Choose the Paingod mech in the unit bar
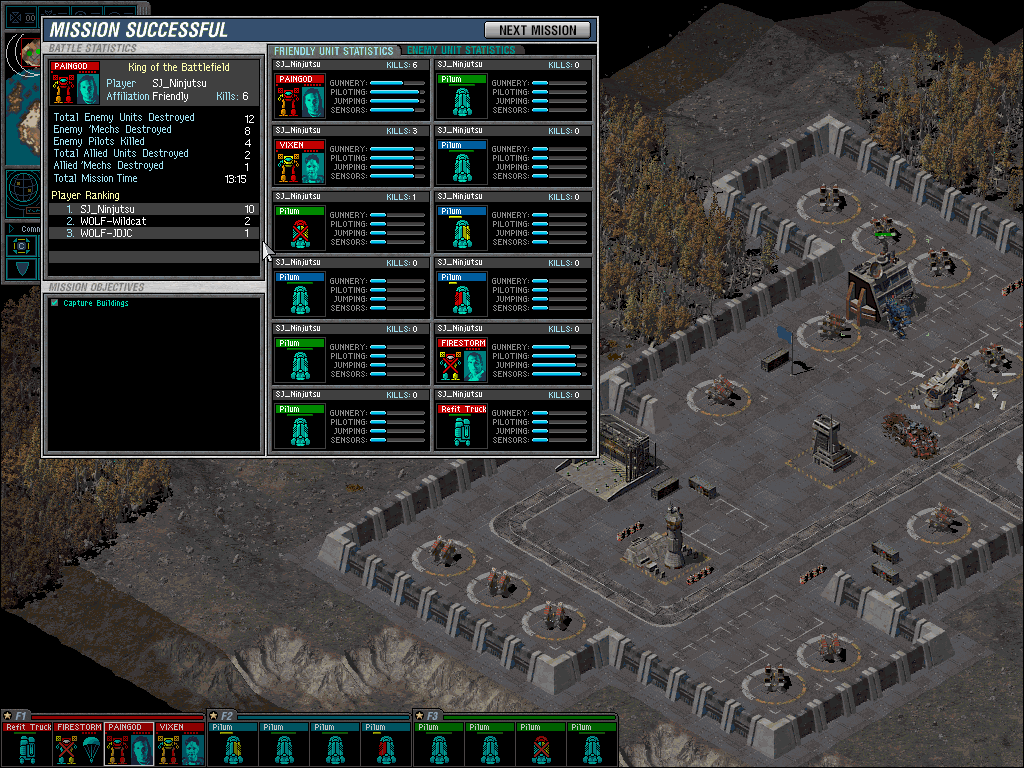Image resolution: width=1024 pixels, height=768 pixels. (129, 743)
